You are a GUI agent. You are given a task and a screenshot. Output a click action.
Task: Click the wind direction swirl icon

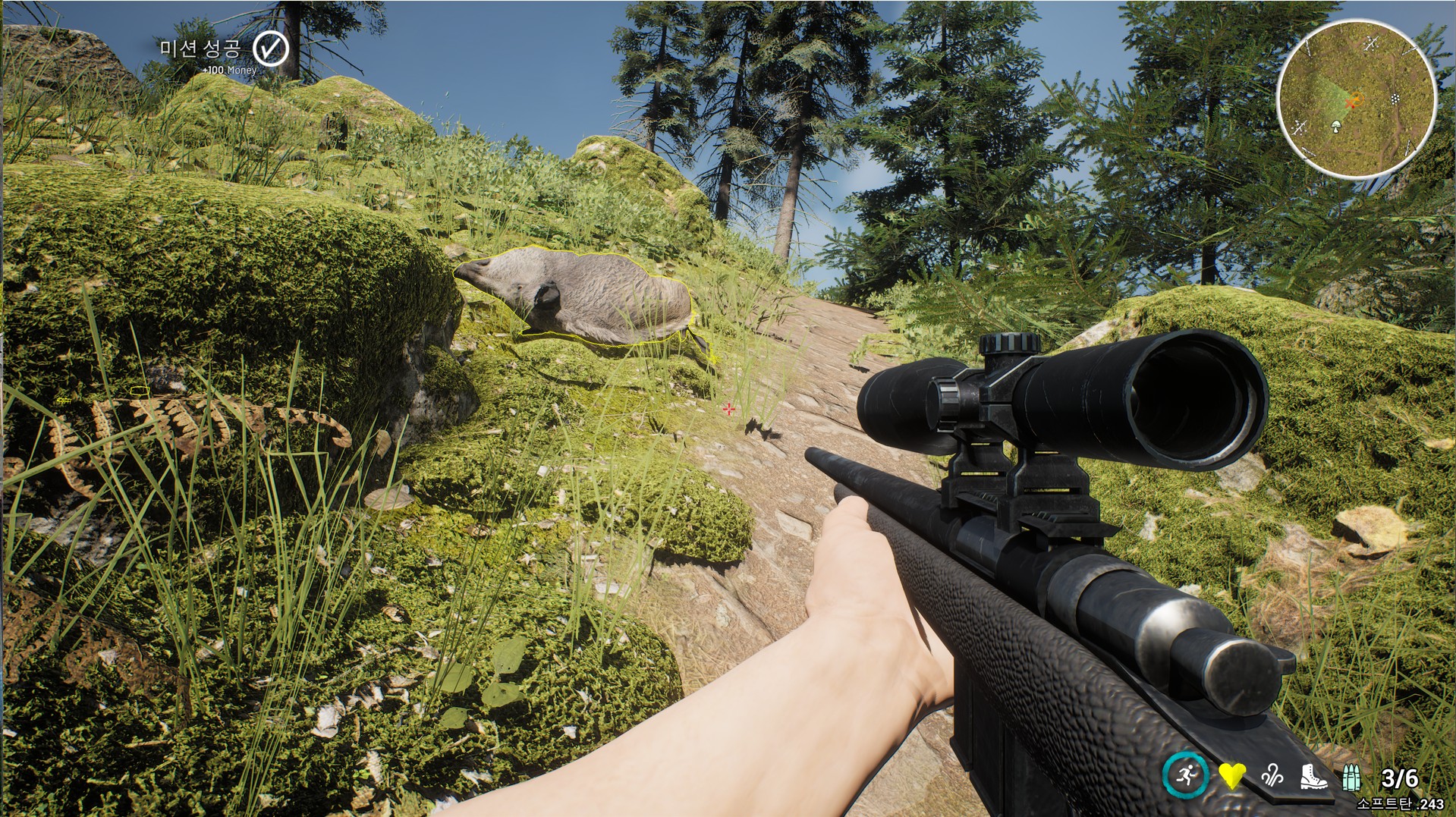pyautogui.click(x=1272, y=776)
